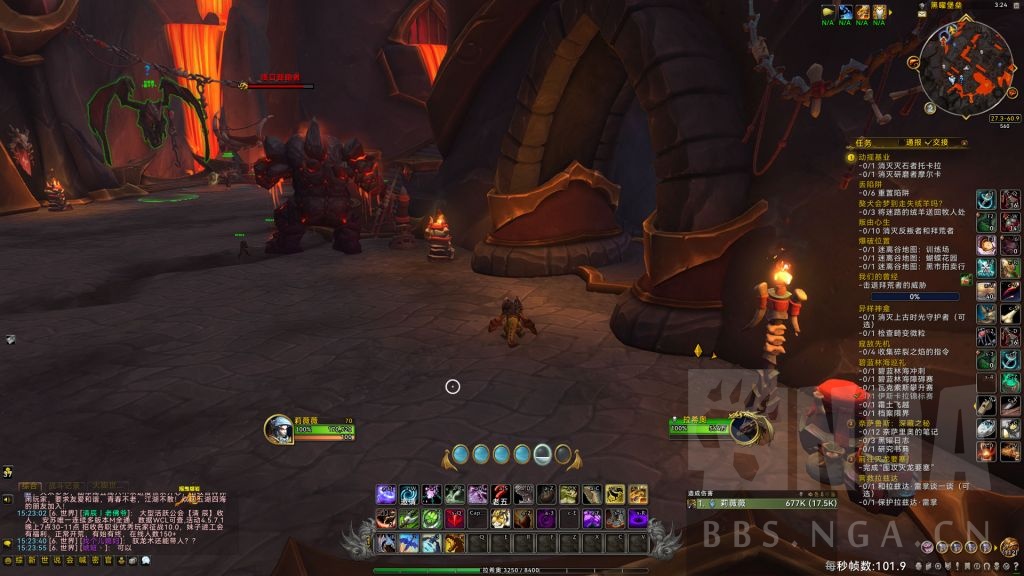Select the player portrait frame
1024x576 pixels.
tap(278, 430)
